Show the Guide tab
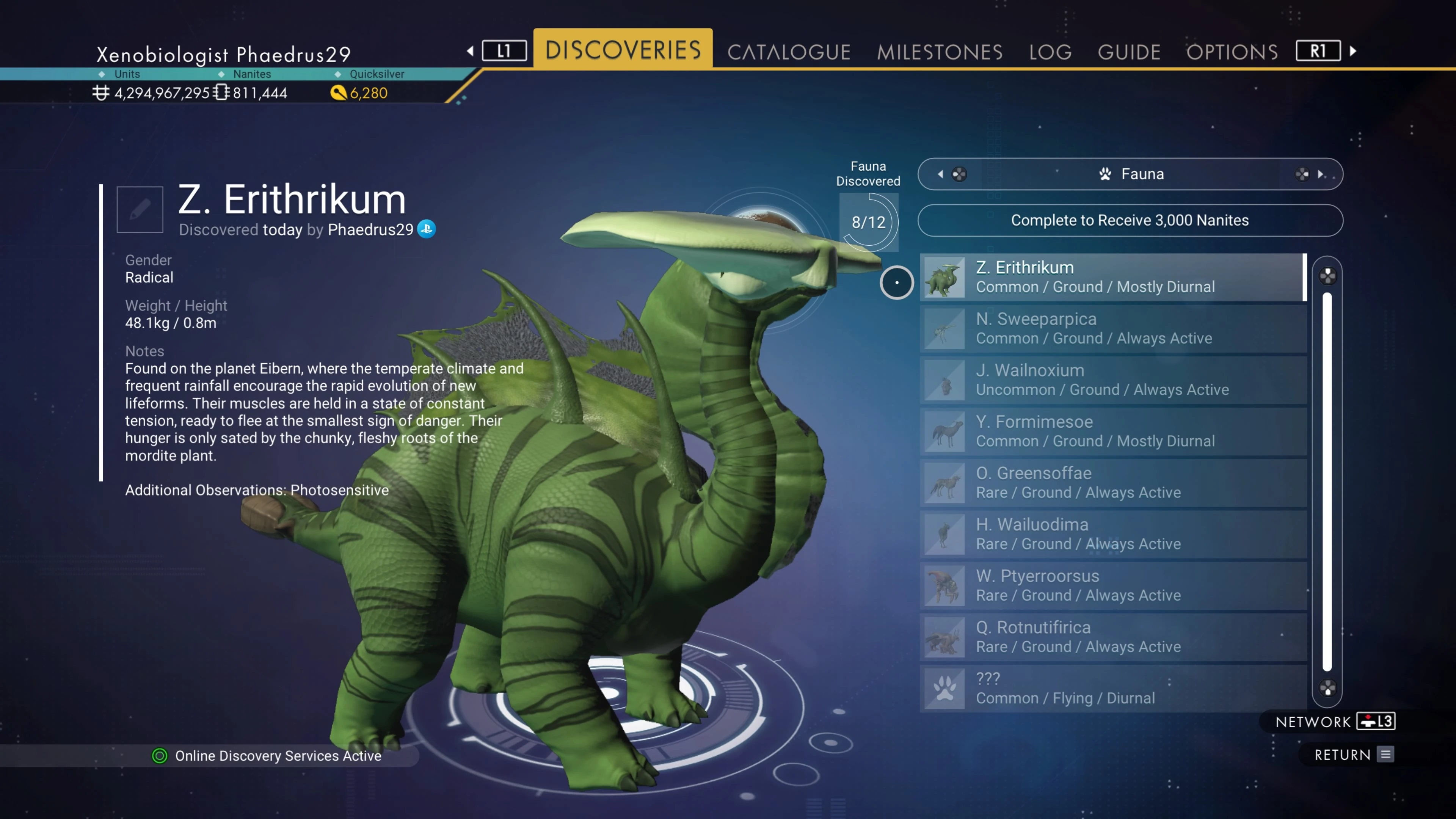This screenshot has width=1456, height=819. (1129, 52)
